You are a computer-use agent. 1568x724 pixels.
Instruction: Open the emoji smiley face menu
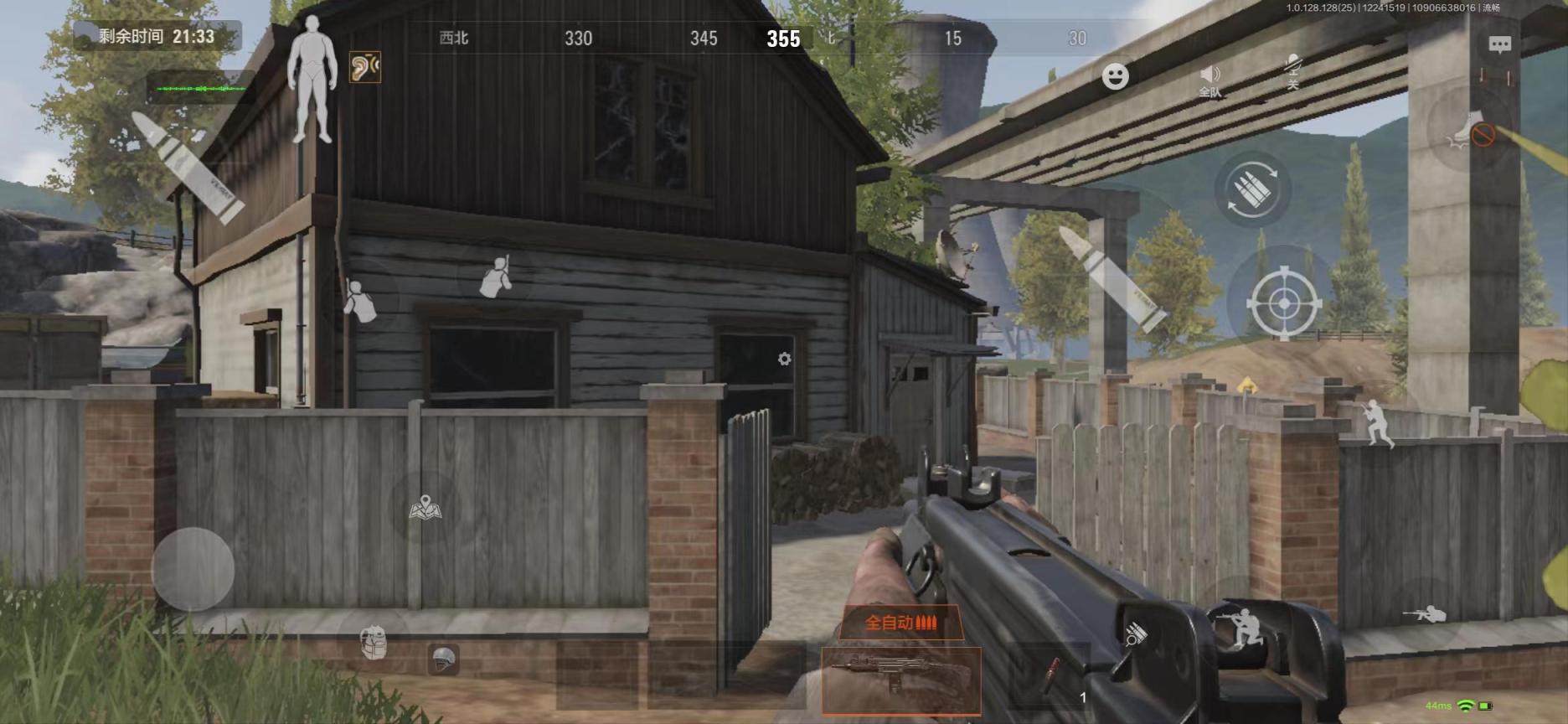(1115, 76)
